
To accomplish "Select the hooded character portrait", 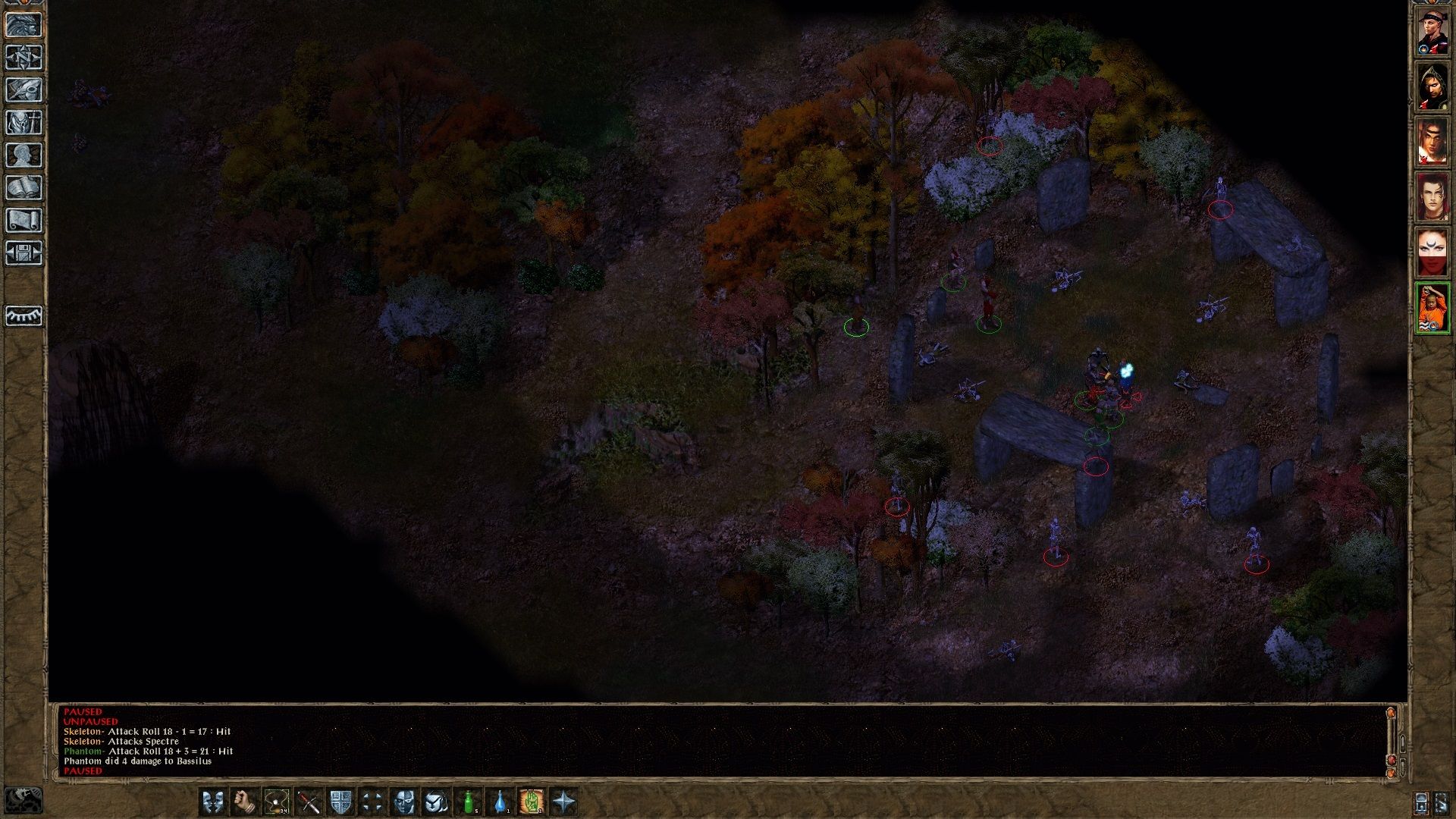I will [x=1432, y=86].
